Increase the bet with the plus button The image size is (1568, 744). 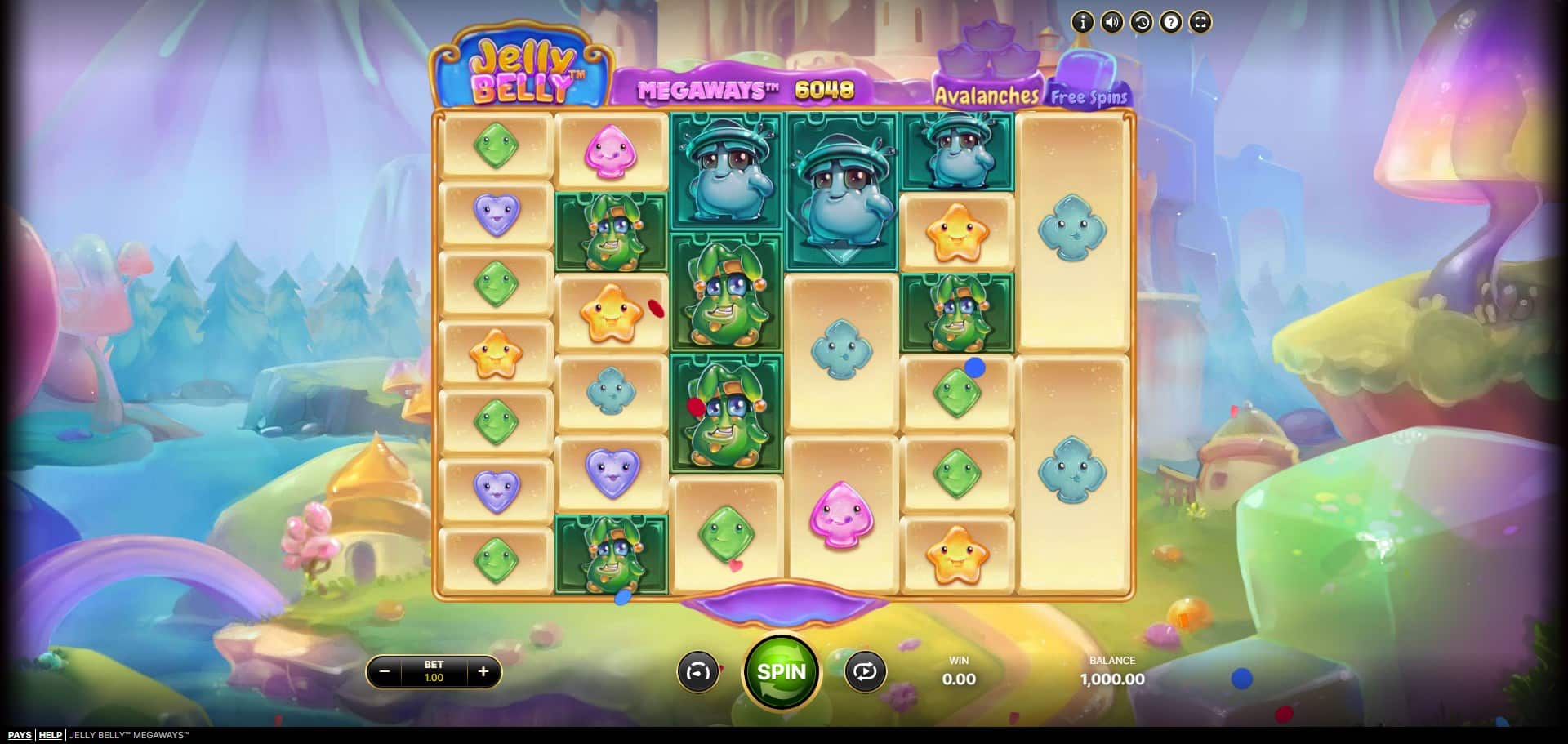(483, 672)
